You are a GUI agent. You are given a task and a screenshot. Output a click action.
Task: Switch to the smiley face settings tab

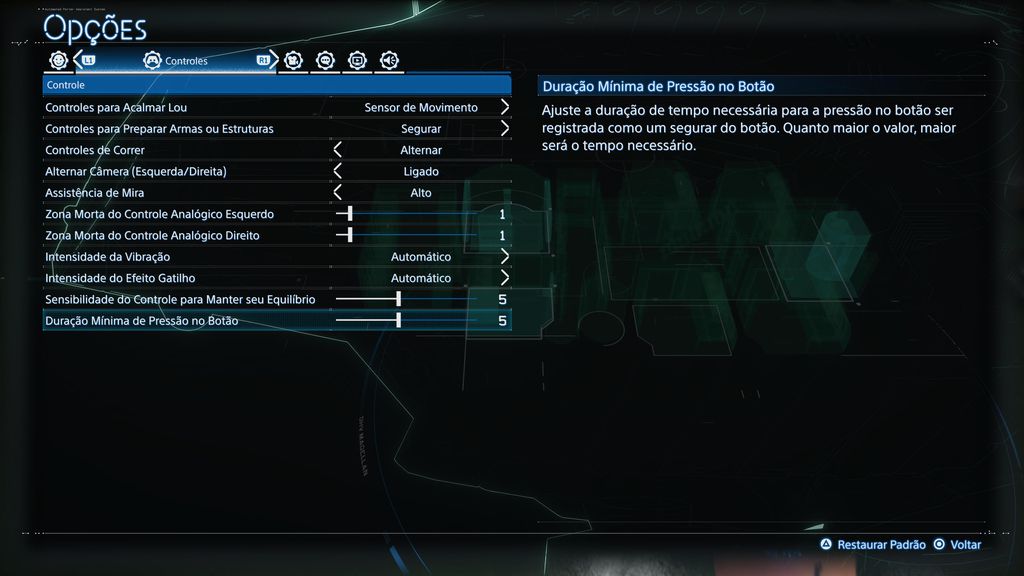point(58,60)
